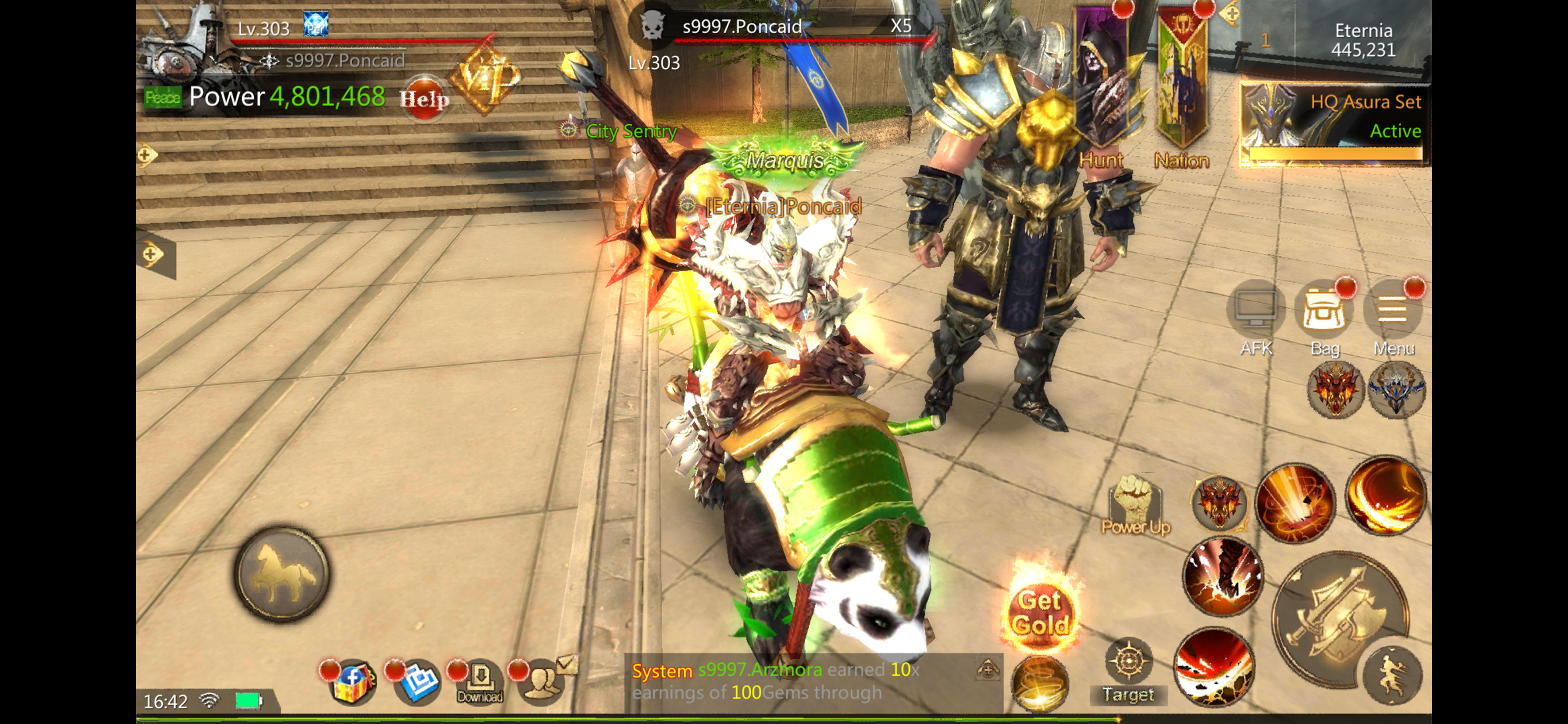
Task: Open the VIP diamond badge
Action: click(485, 78)
